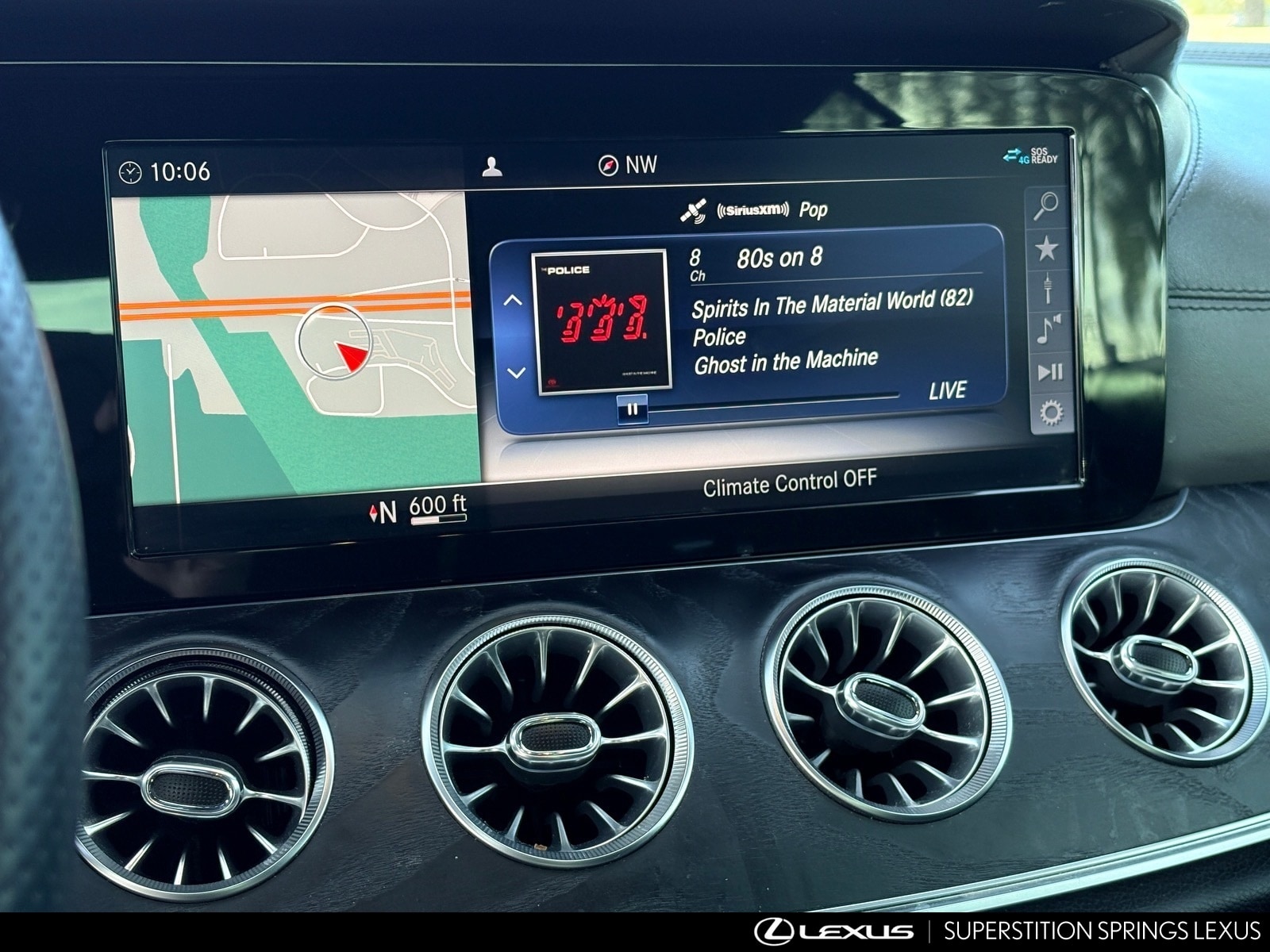Toggle the sidebar play/pause button
Screen dimensions: 1270x952
coord(1049,371)
